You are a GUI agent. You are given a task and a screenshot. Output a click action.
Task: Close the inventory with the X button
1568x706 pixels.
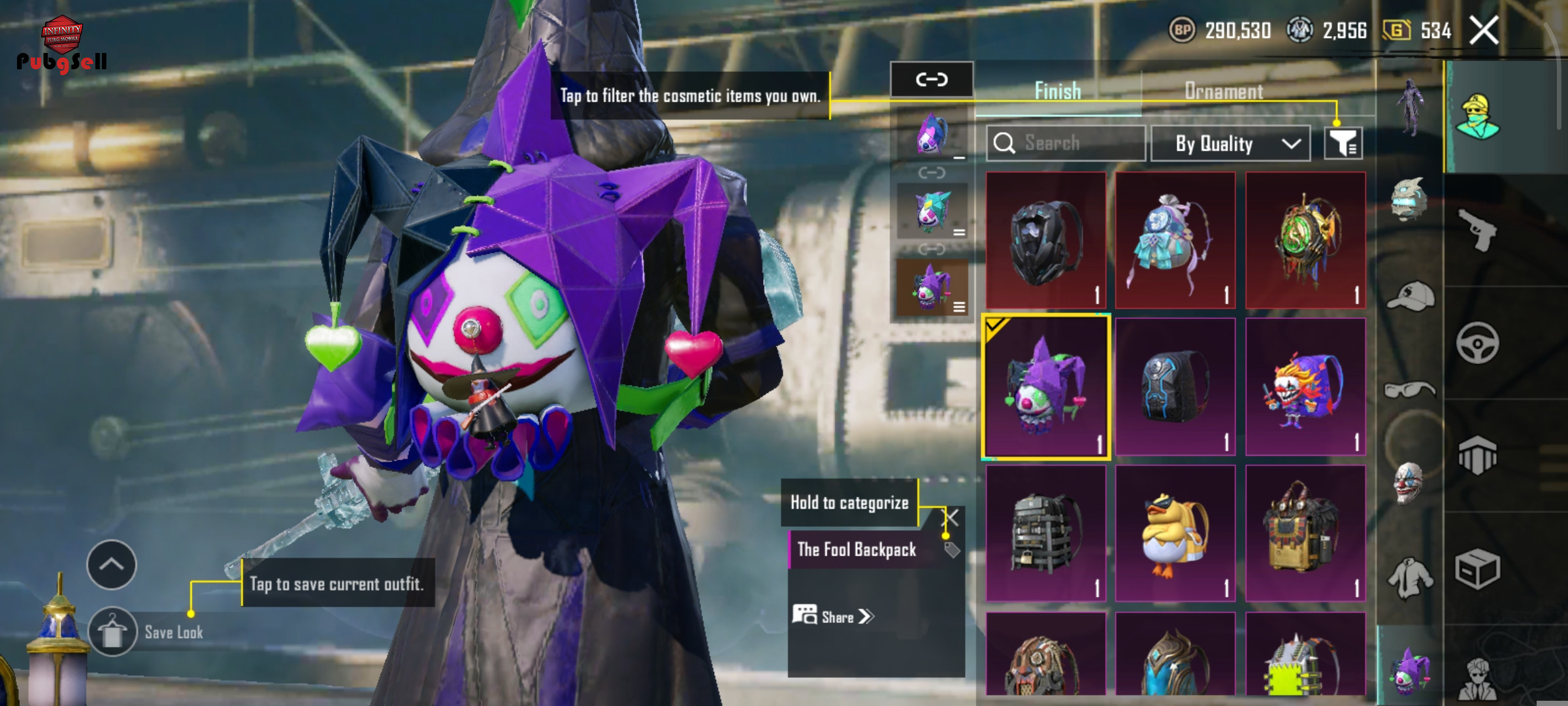pyautogui.click(x=1484, y=30)
